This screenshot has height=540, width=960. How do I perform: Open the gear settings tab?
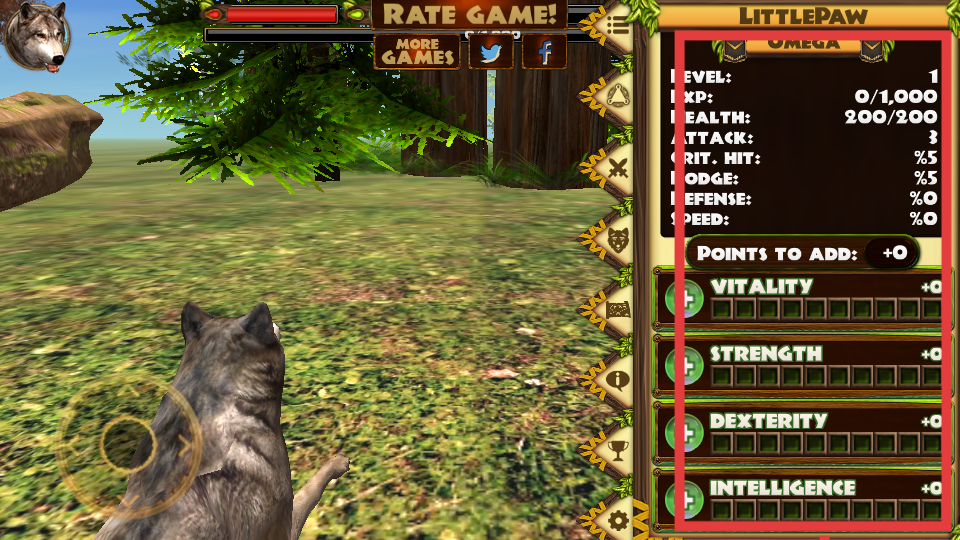click(618, 519)
